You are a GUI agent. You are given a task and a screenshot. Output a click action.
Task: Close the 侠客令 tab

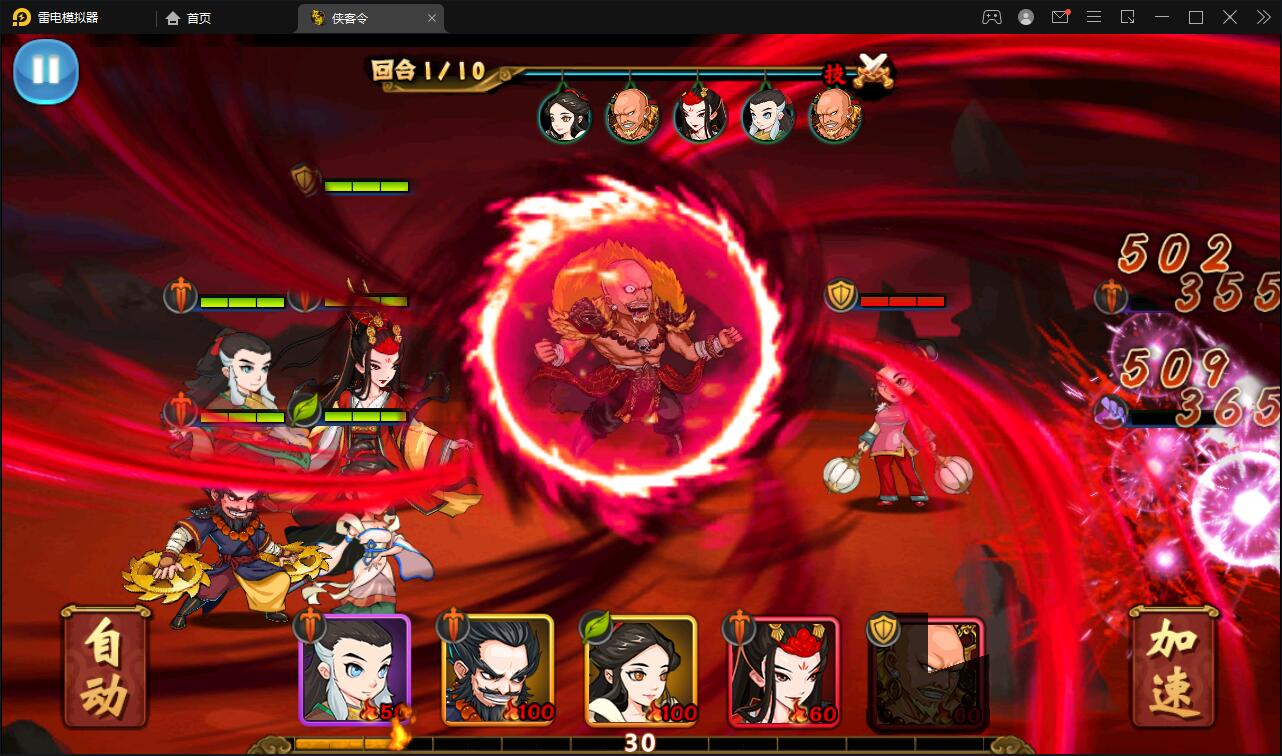432,18
